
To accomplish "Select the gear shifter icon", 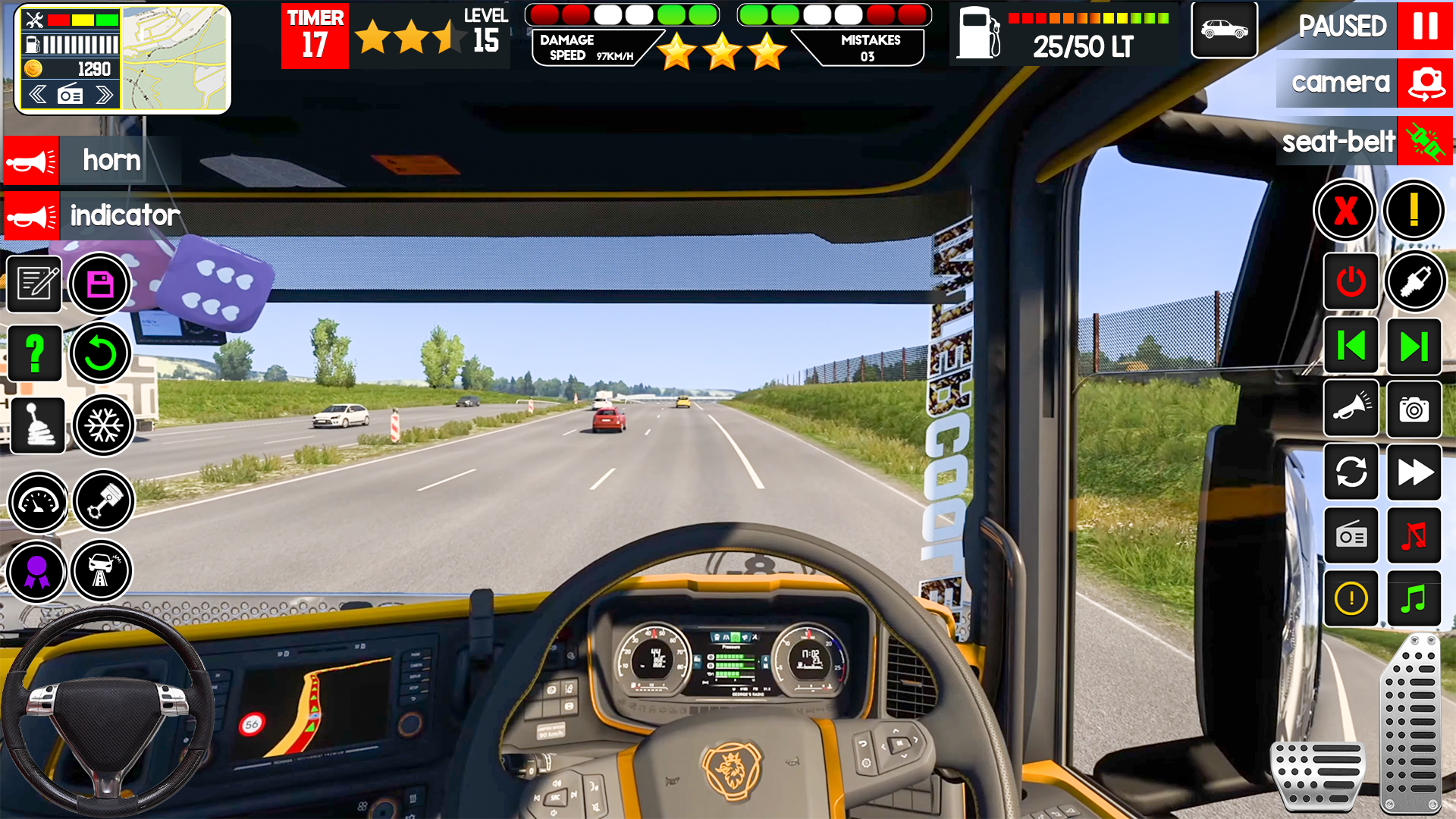I will pos(38,425).
